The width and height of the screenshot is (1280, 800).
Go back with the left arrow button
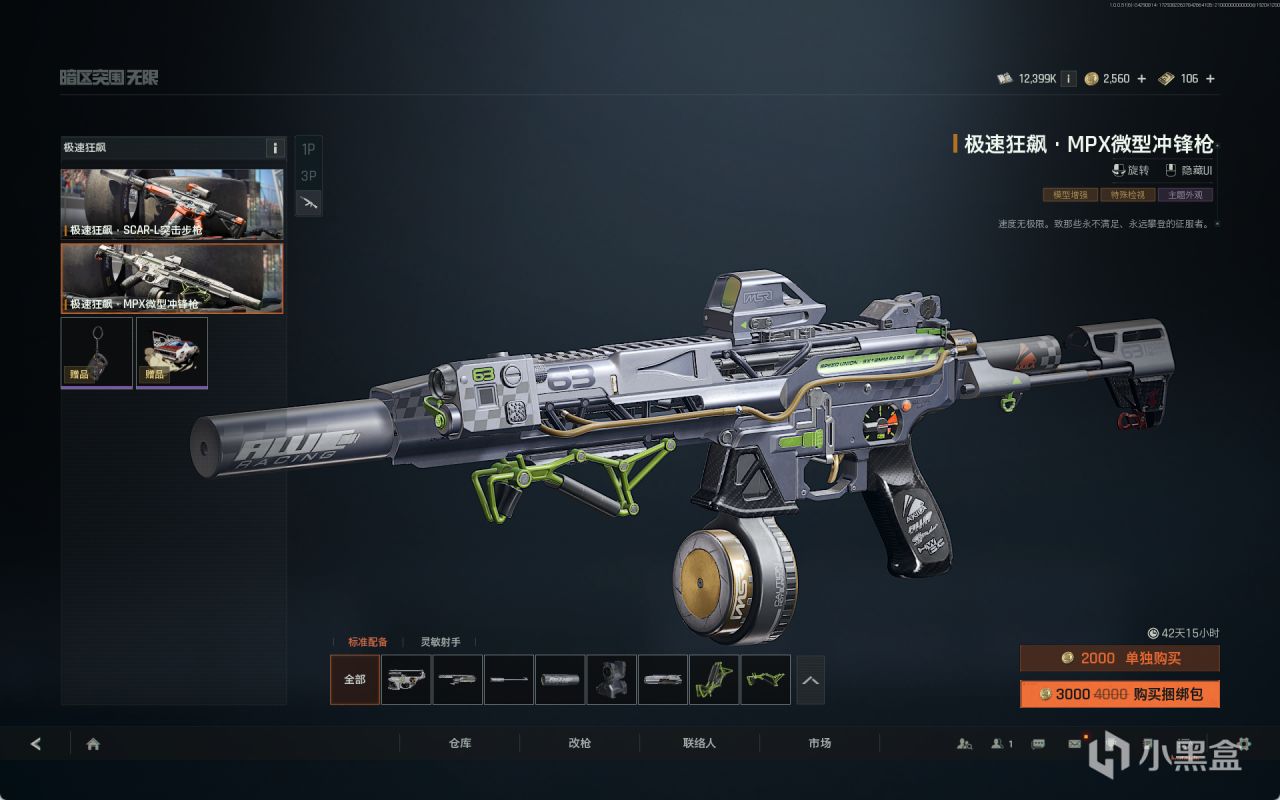tap(36, 744)
